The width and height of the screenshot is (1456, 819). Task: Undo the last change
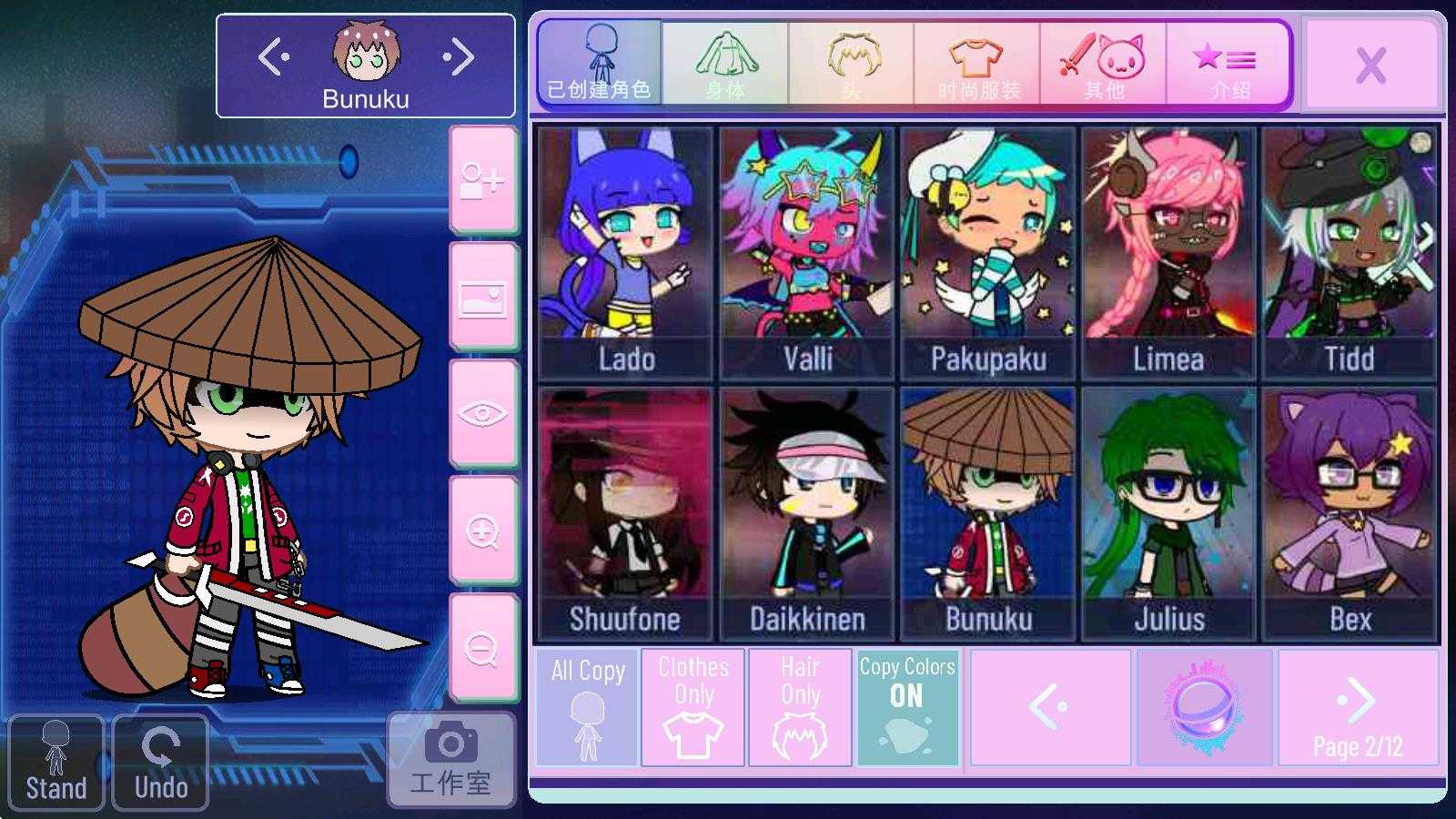click(161, 763)
